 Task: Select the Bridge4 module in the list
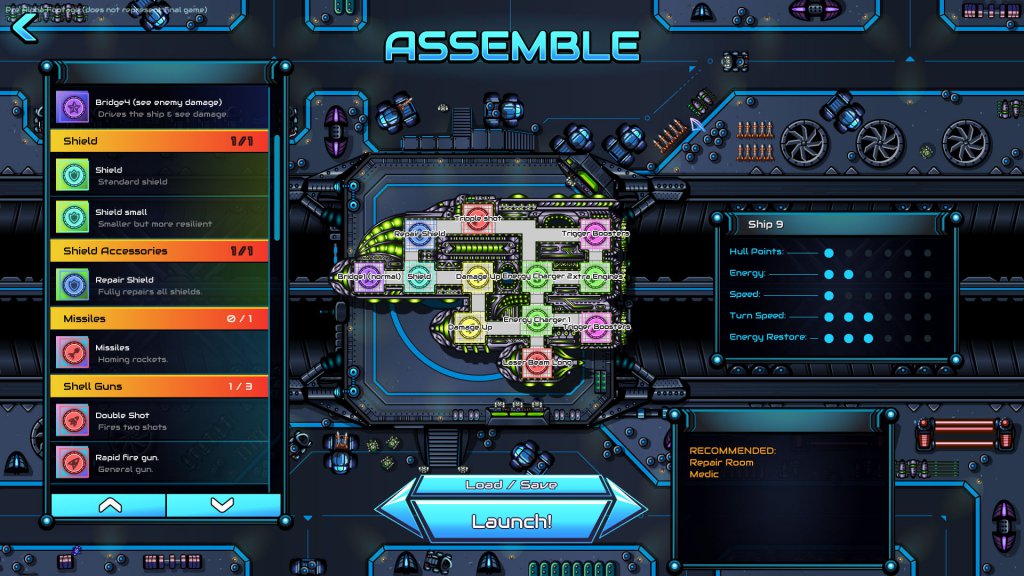(x=160, y=106)
